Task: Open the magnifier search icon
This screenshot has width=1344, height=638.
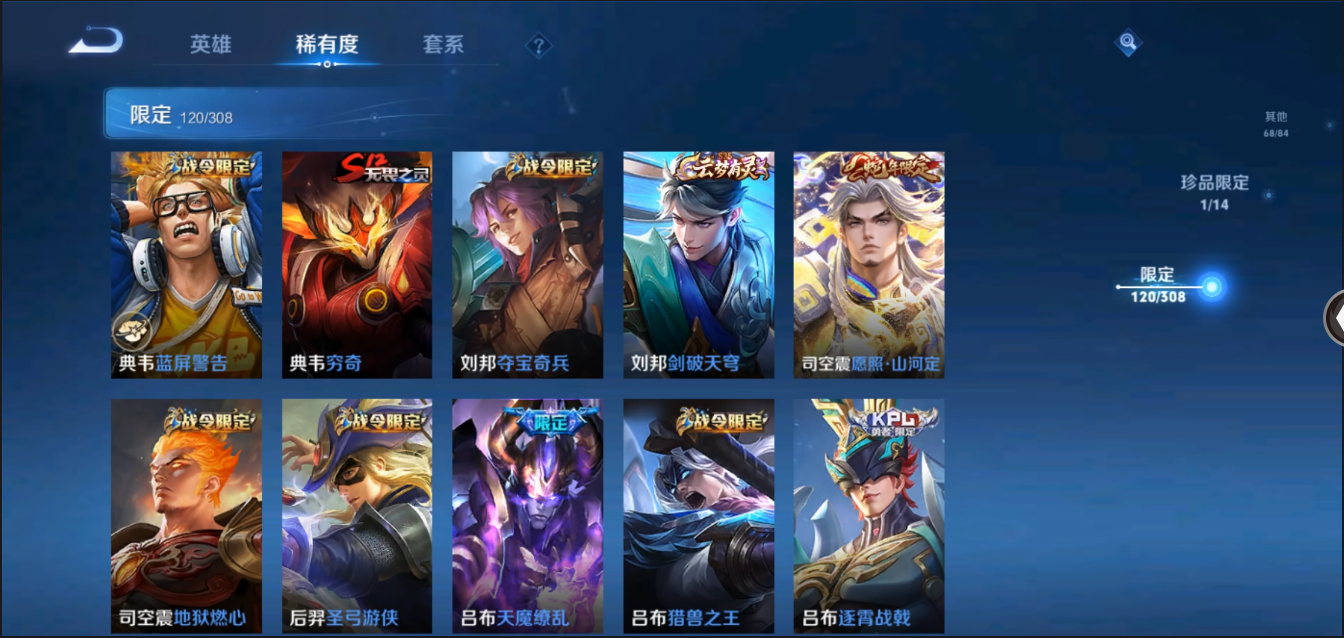Action: pos(1128,42)
